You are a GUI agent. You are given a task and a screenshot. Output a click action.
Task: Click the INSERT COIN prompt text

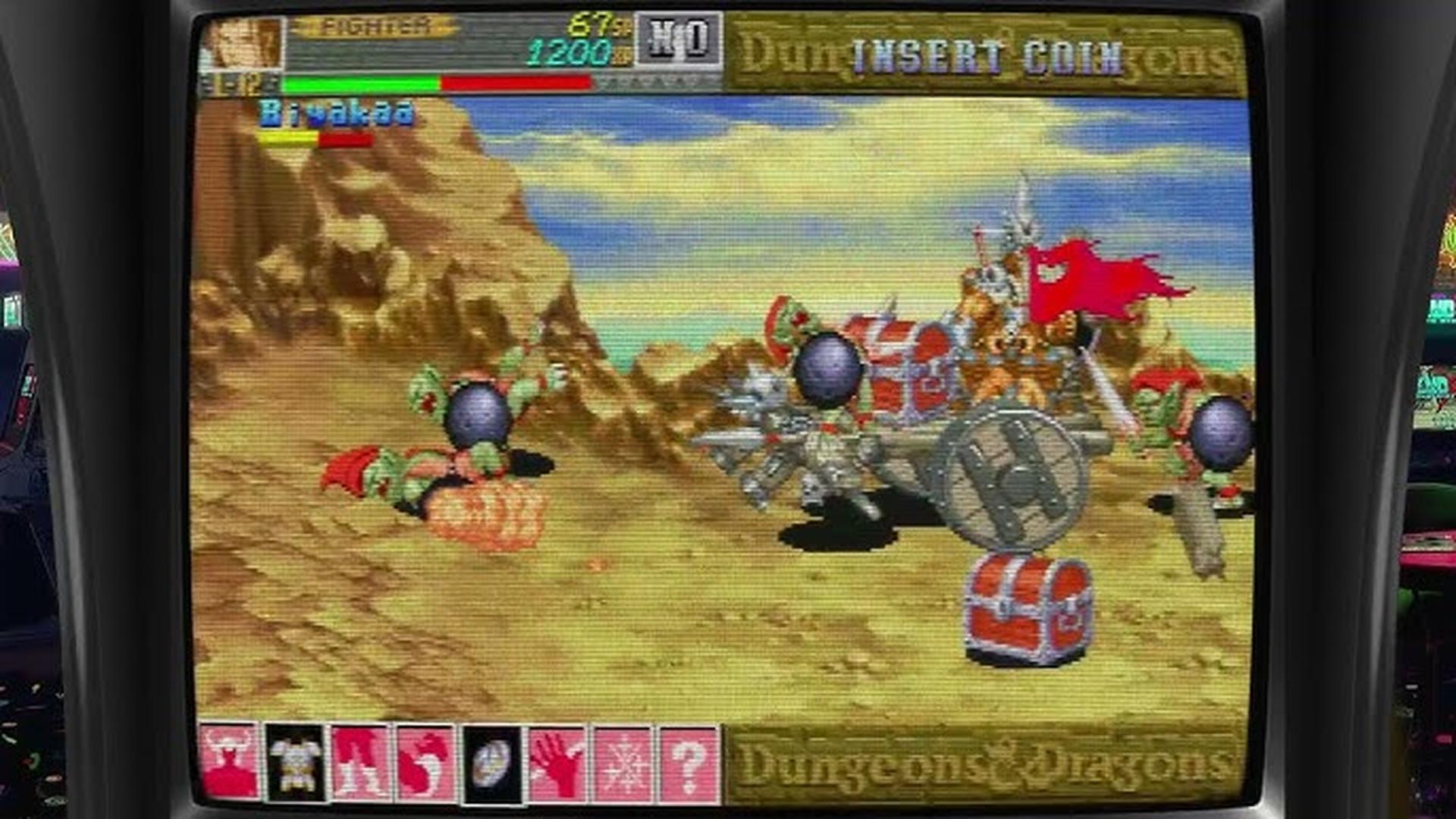point(984,52)
